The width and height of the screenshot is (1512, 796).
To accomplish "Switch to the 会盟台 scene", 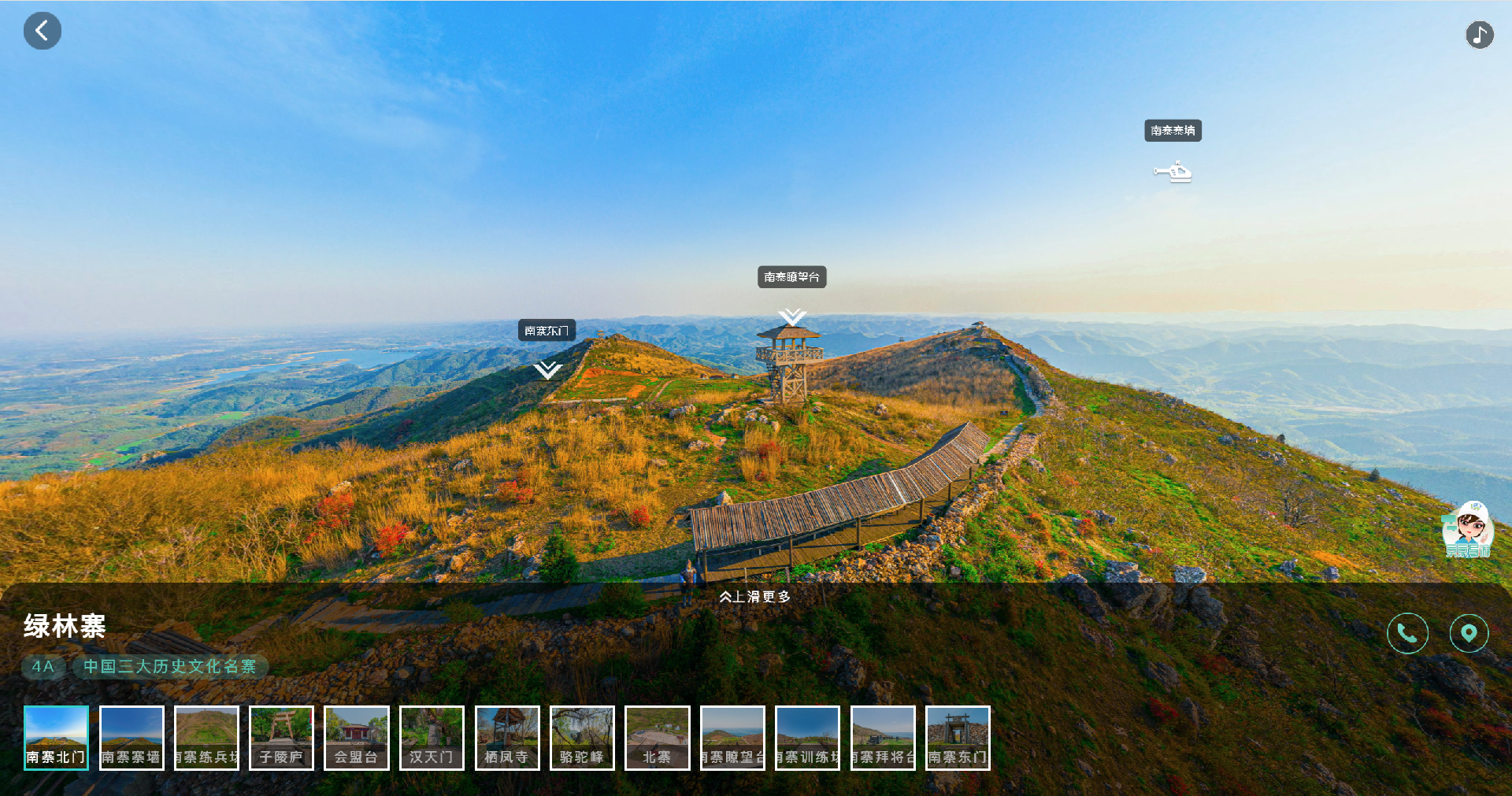I will pos(357,738).
